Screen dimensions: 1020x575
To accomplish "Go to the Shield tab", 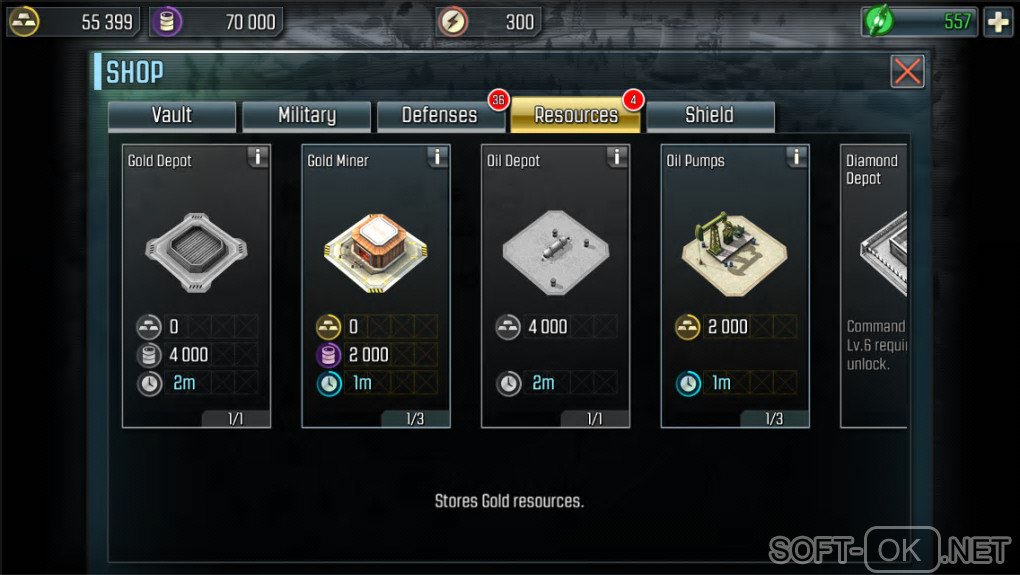I will click(x=709, y=115).
